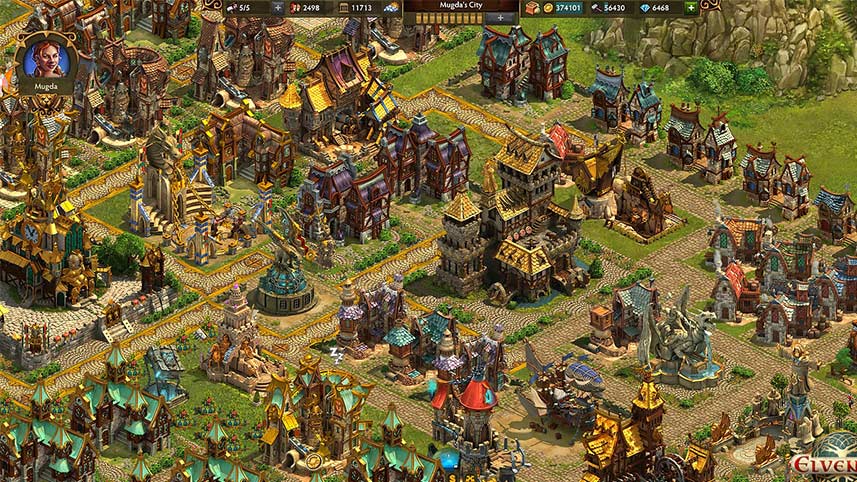Buy diamonds with the green plus button
Viewport: 857px width, 482px height.
(x=691, y=7)
